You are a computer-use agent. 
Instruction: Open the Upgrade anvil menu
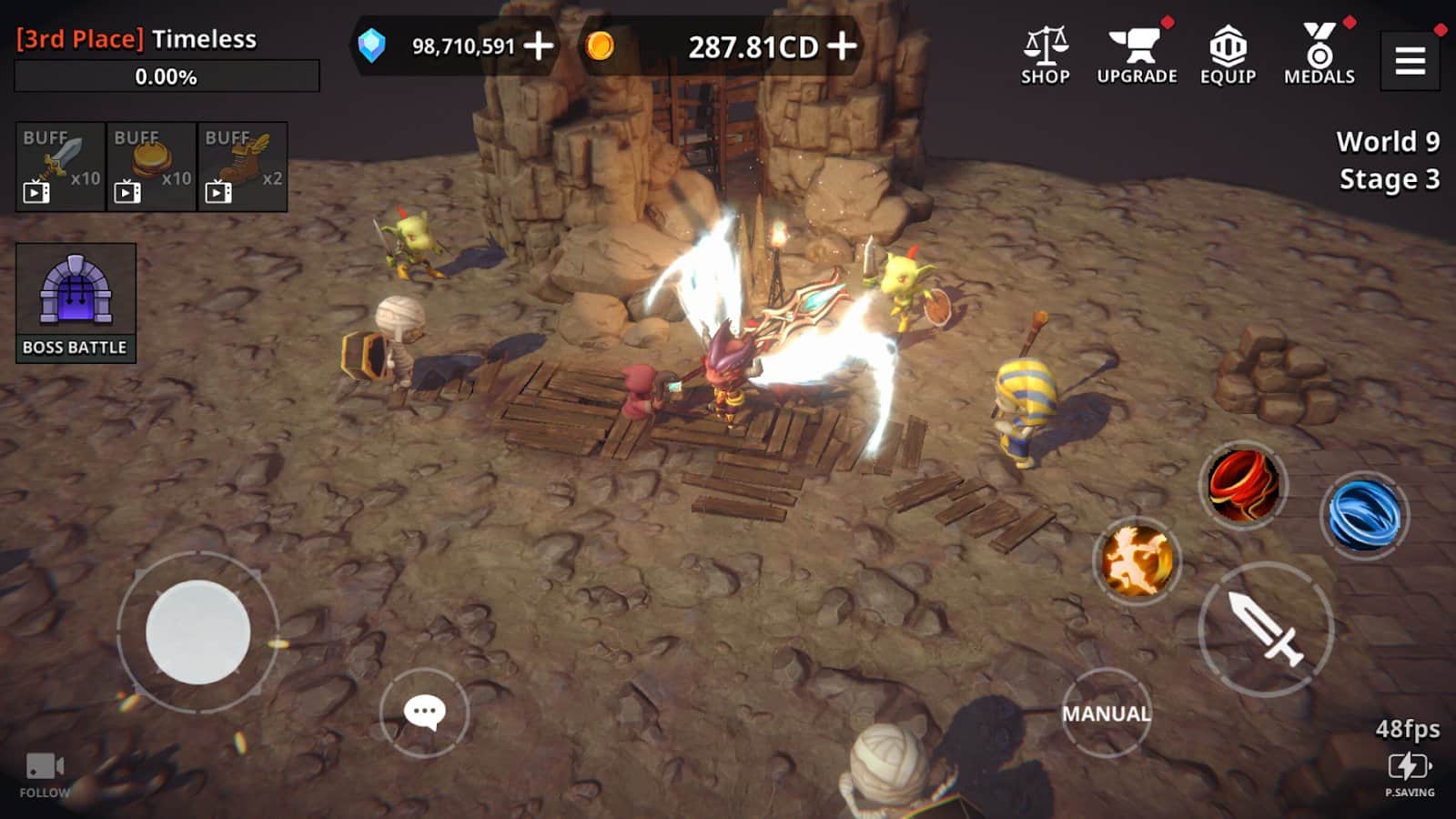[1137, 55]
